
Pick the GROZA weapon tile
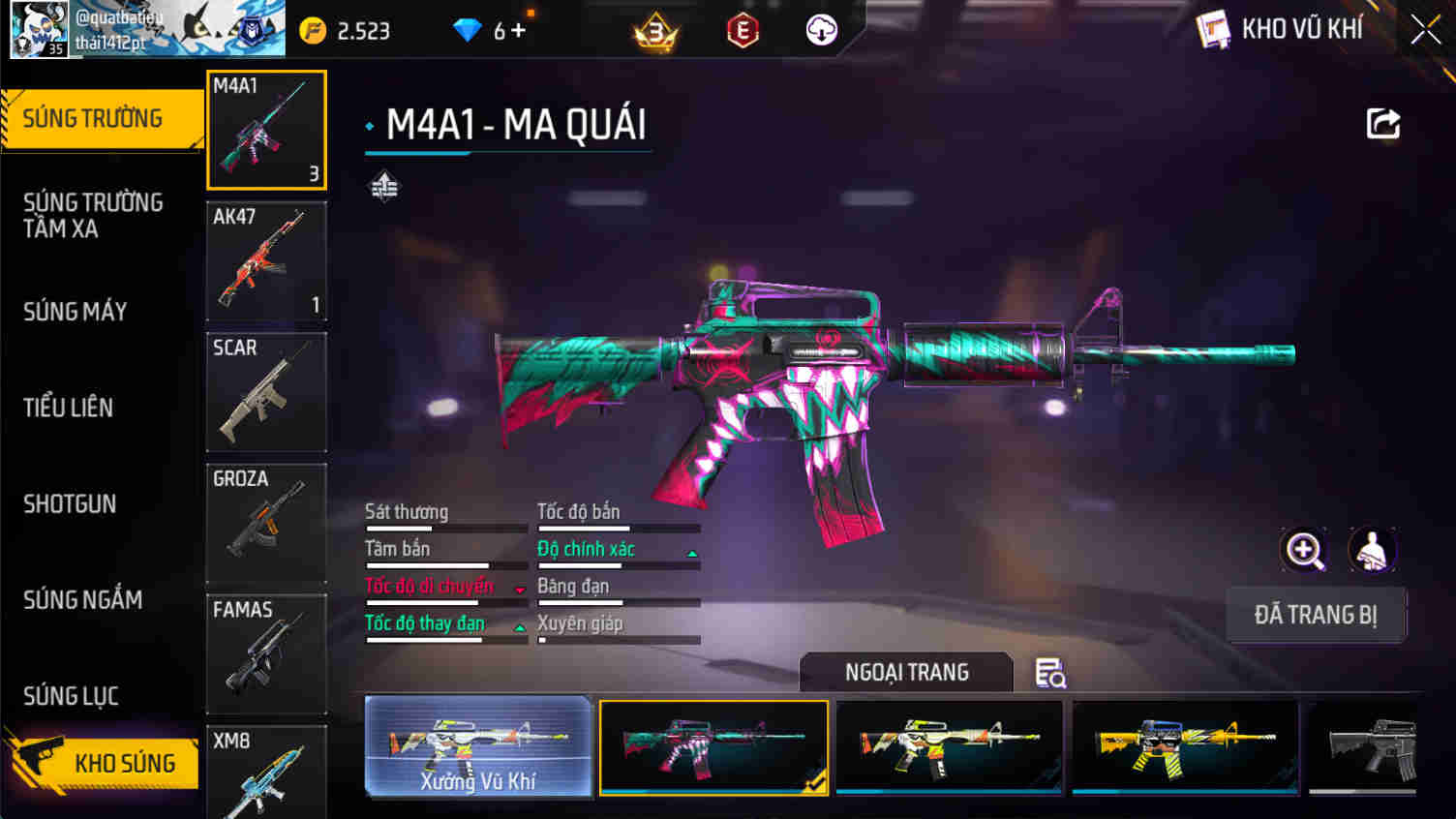(x=266, y=523)
